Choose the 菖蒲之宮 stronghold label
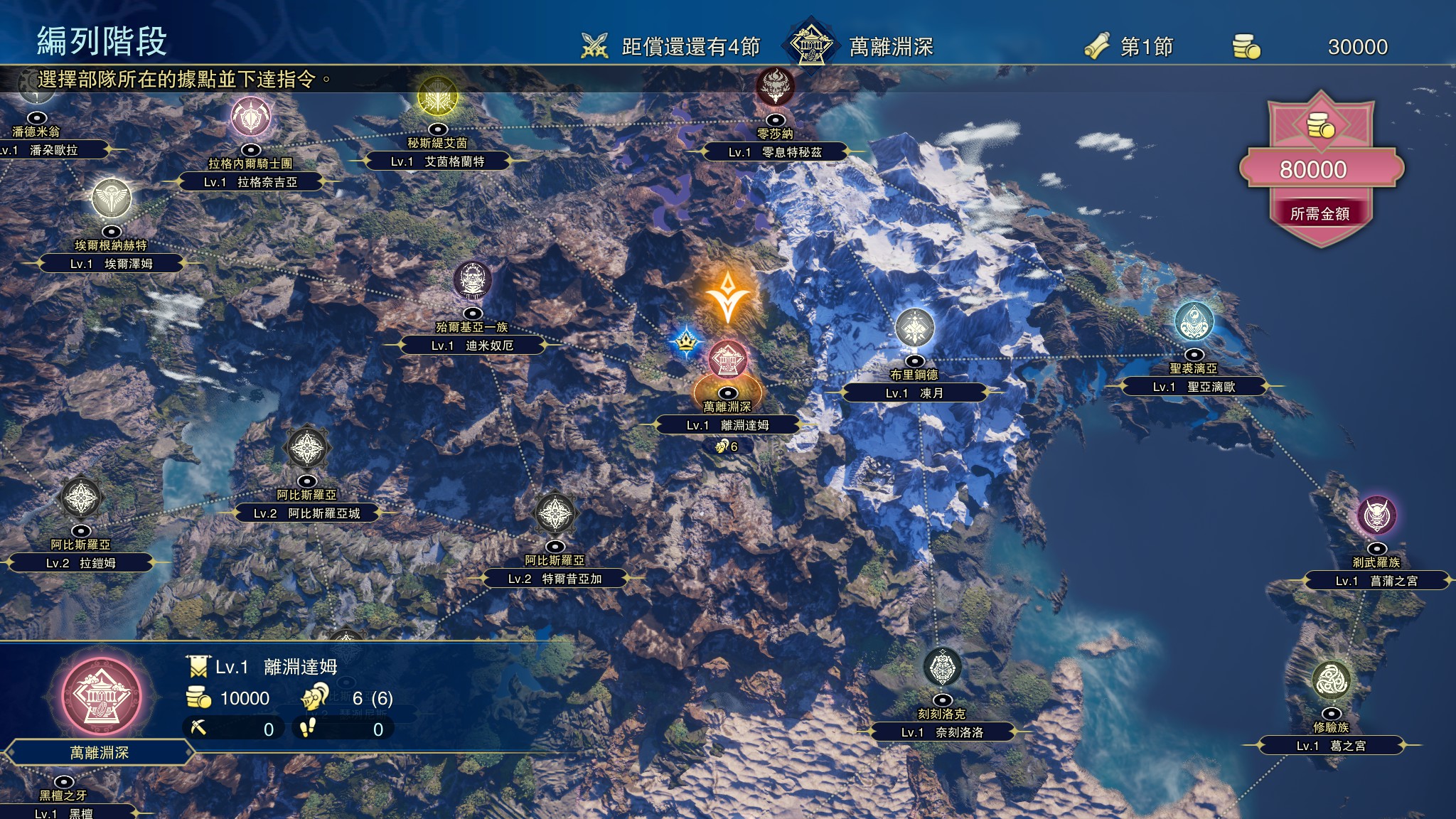The height and width of the screenshot is (819, 1456). coord(1376,581)
